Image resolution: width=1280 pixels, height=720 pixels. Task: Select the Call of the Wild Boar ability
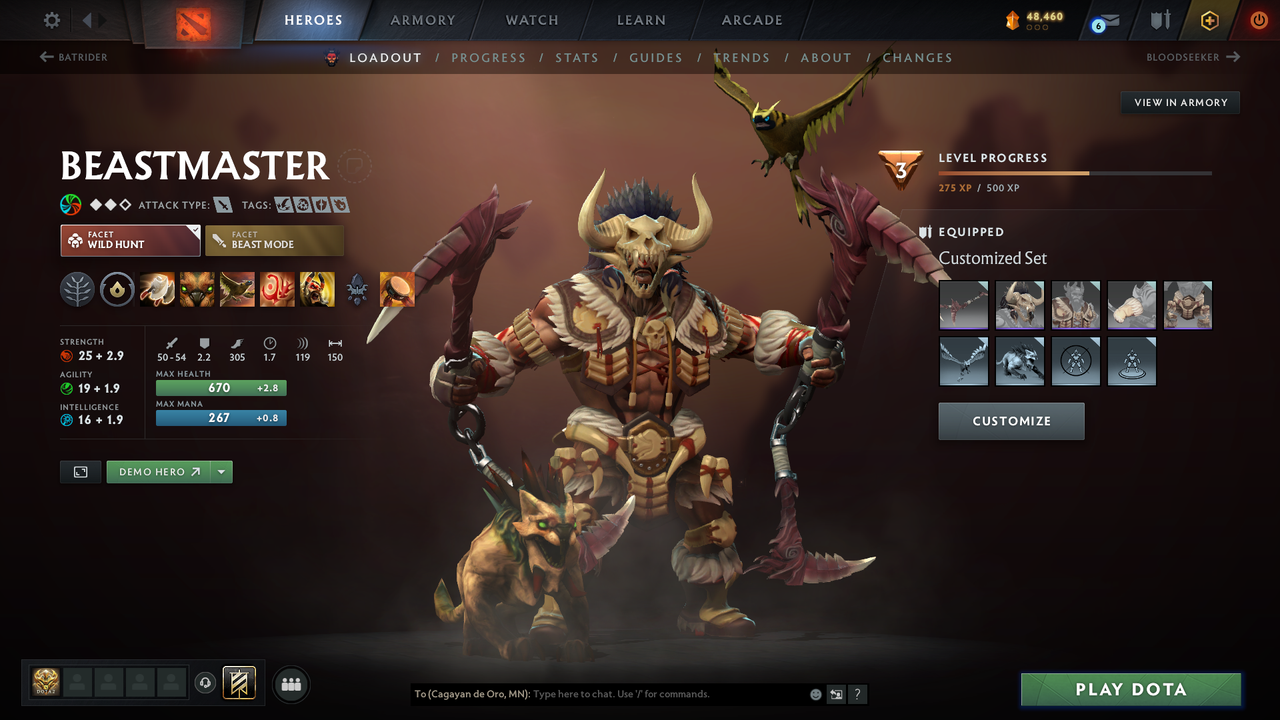[197, 289]
